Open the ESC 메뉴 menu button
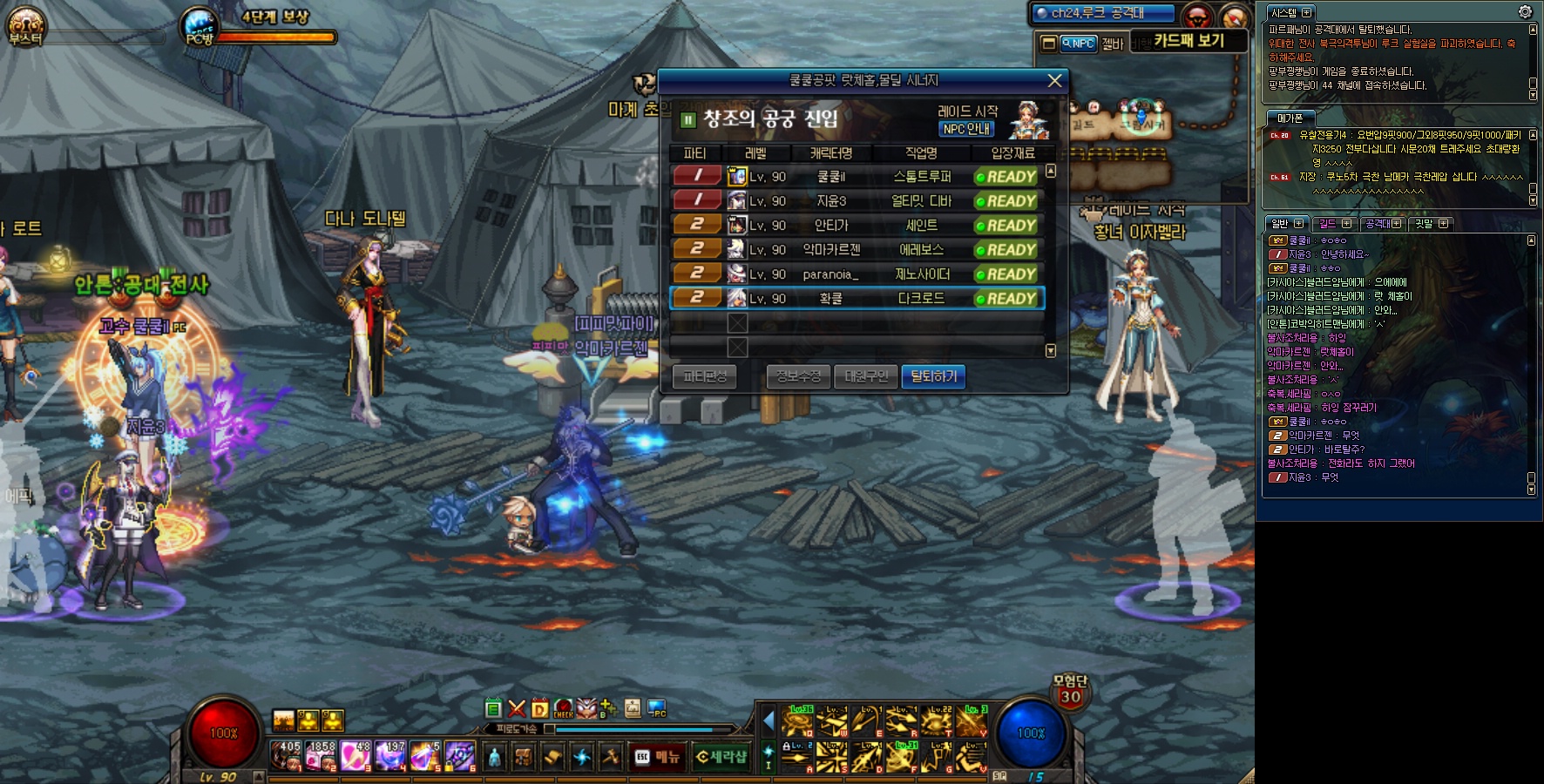This screenshot has width=1544, height=784. 656,757
